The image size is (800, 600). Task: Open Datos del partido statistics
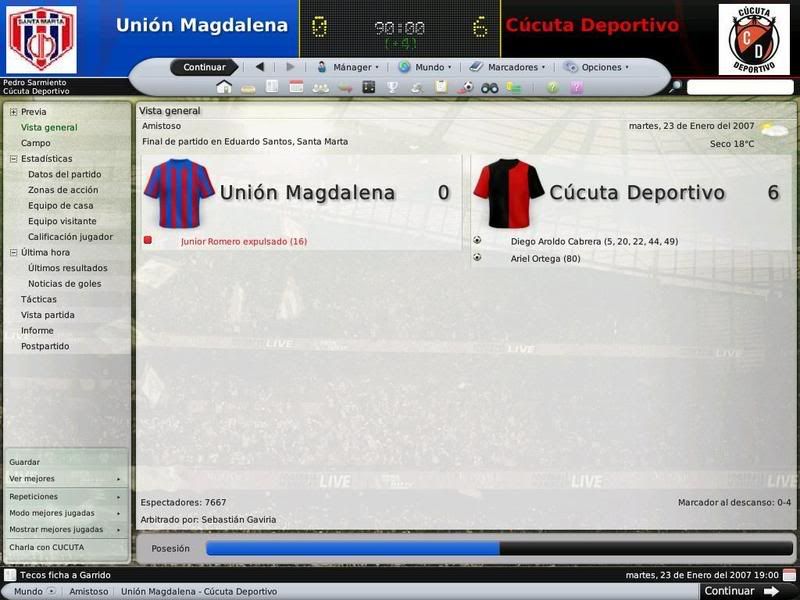click(64, 174)
